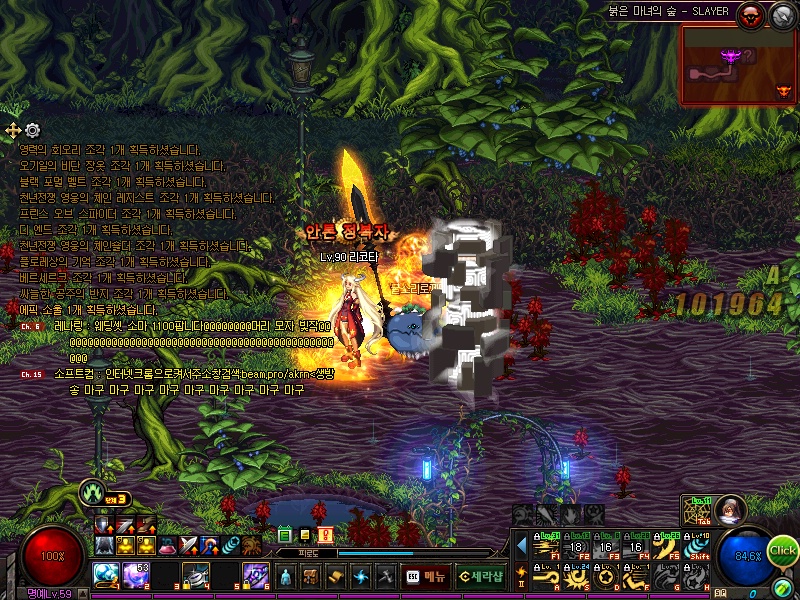800x600 pixels.
Task: Use the purple item with 53 count
Action: (x=136, y=575)
